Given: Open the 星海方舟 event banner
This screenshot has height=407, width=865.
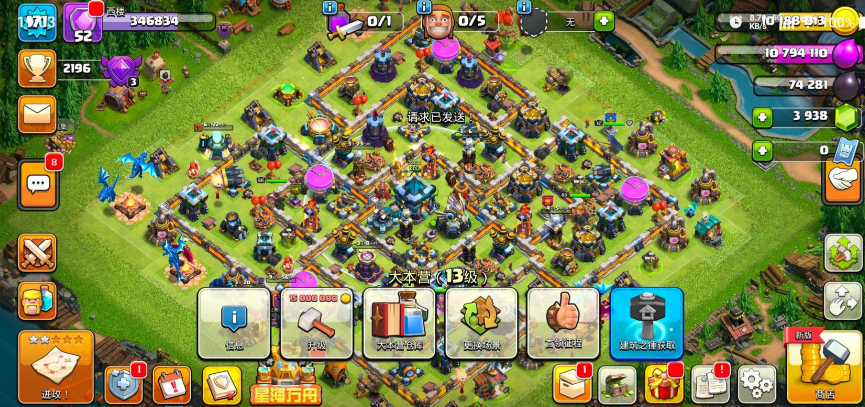Looking at the screenshot, I should [285, 384].
